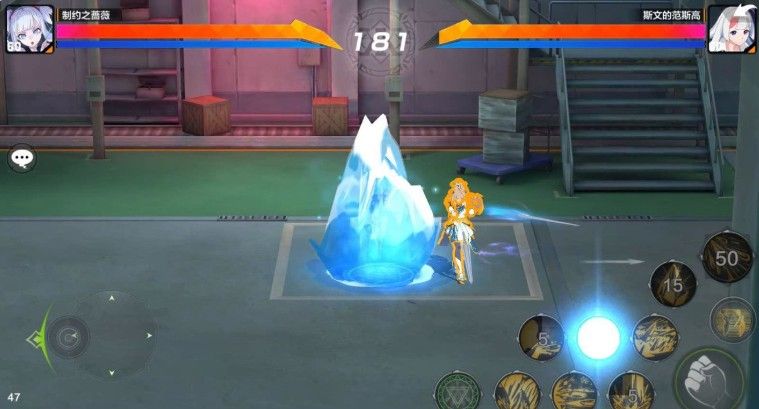Tap the fist basic attack button

[710, 379]
